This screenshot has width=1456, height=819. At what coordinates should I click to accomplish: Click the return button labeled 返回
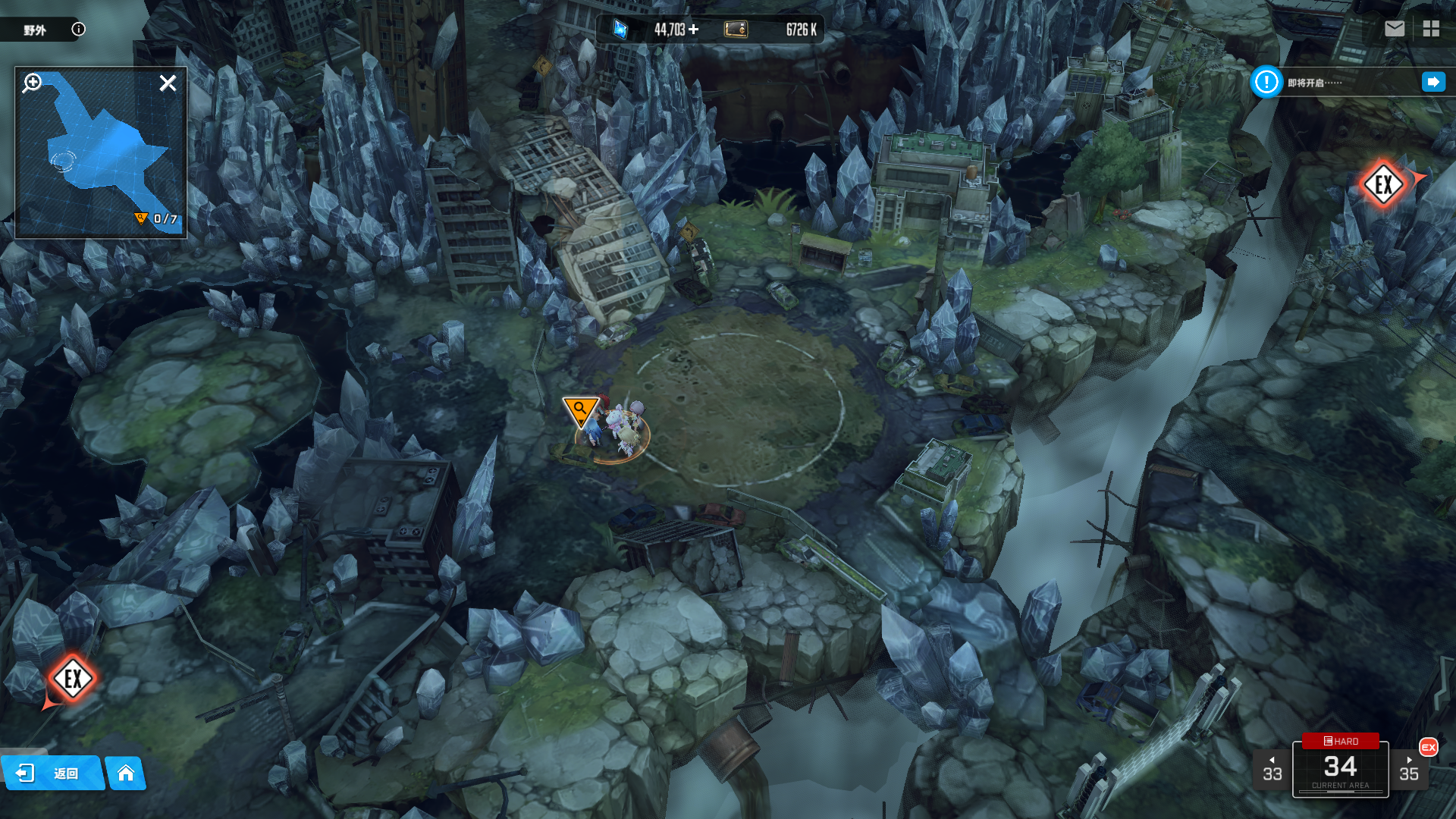click(x=52, y=773)
